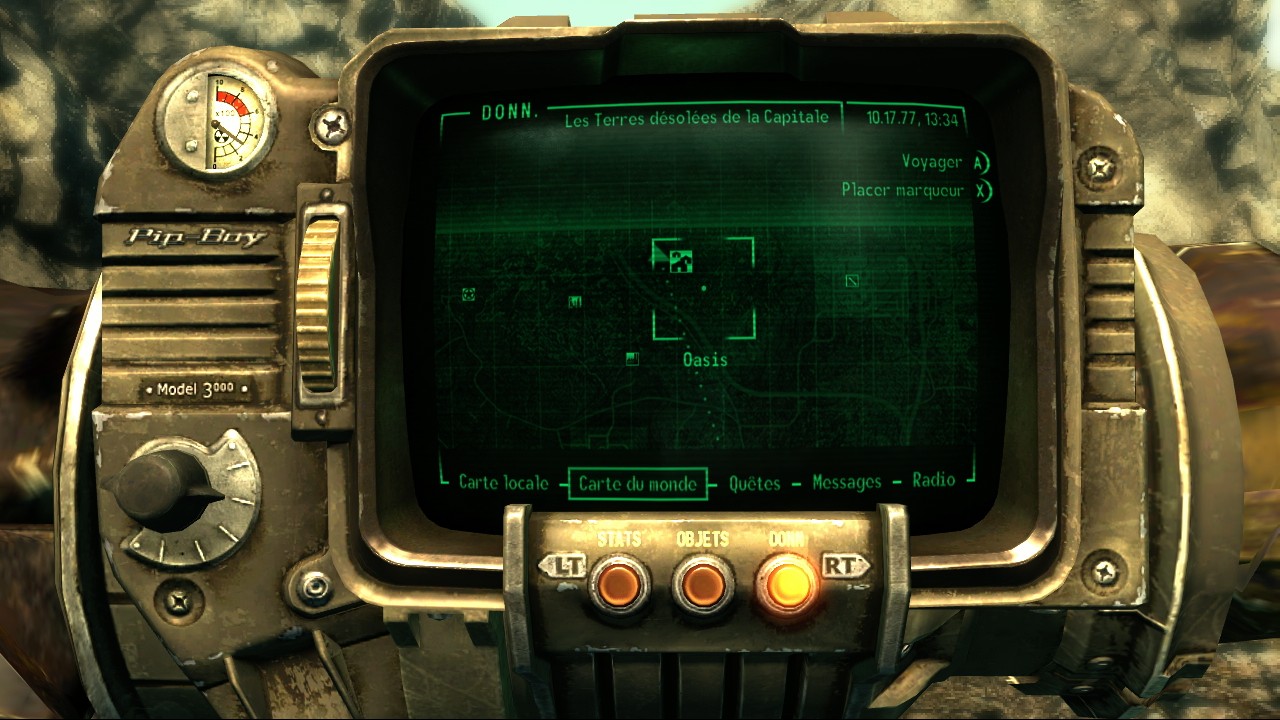Image resolution: width=1280 pixels, height=720 pixels.
Task: Open the Radio section
Action: click(x=936, y=481)
